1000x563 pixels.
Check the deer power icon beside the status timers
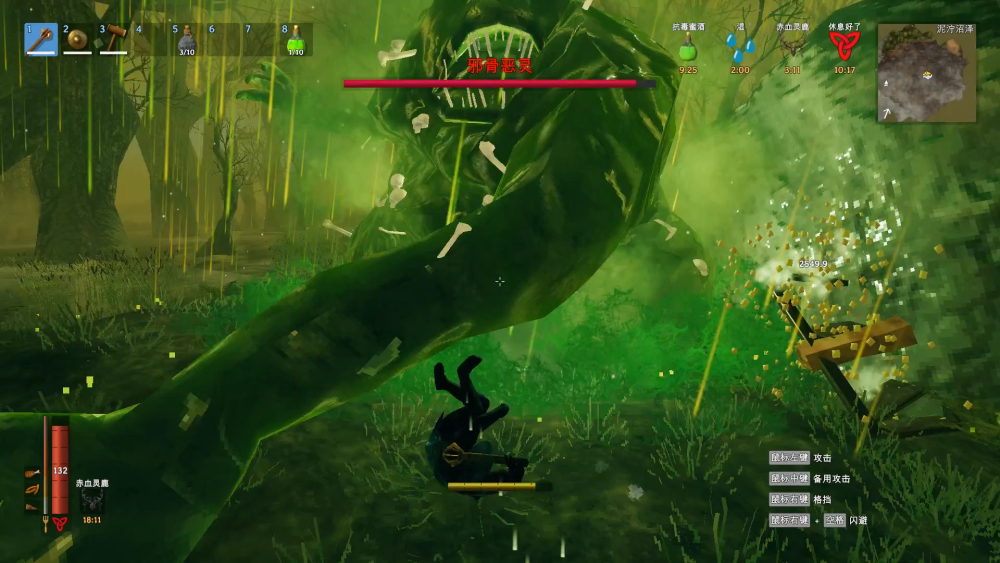(792, 46)
